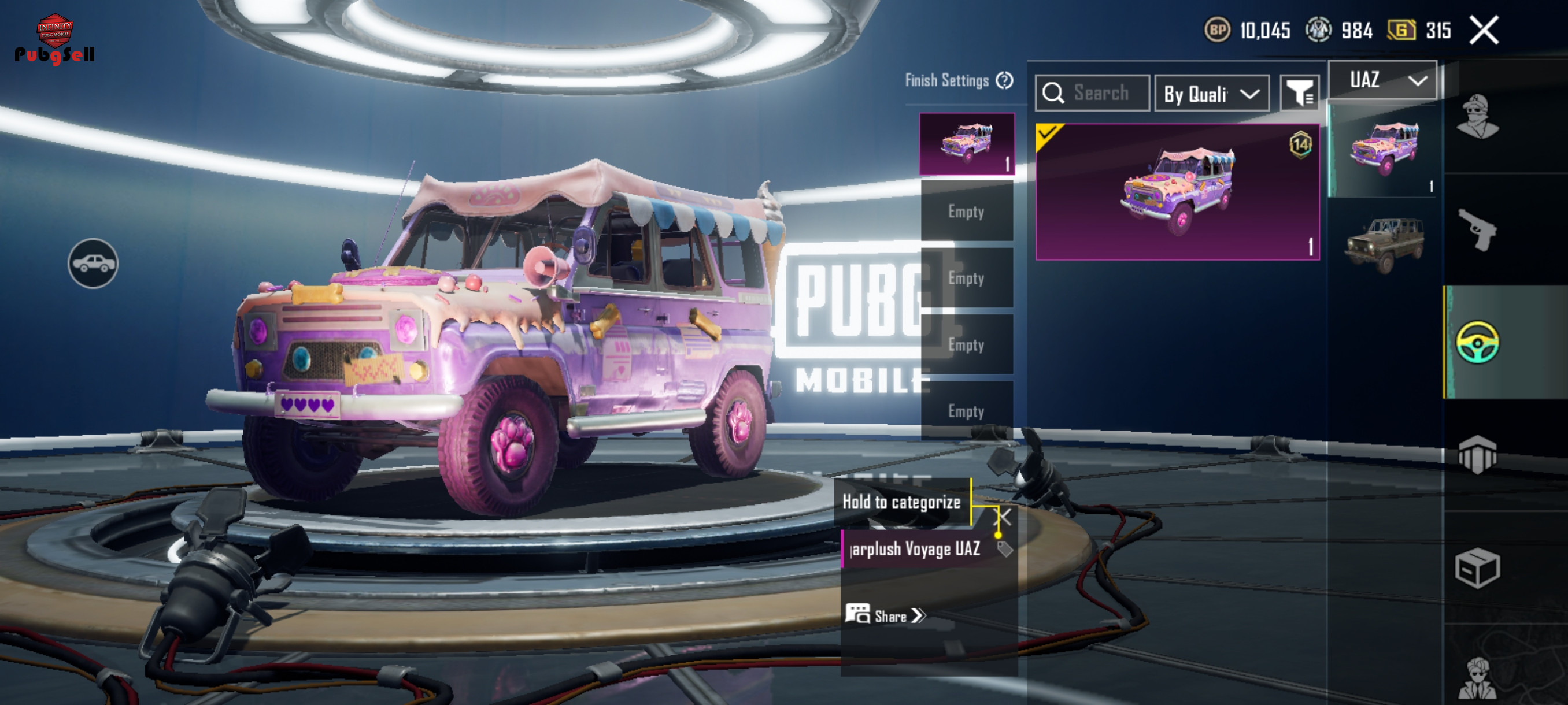Show Finish Settings help question mark
This screenshot has width=1568, height=705.
tap(1004, 80)
